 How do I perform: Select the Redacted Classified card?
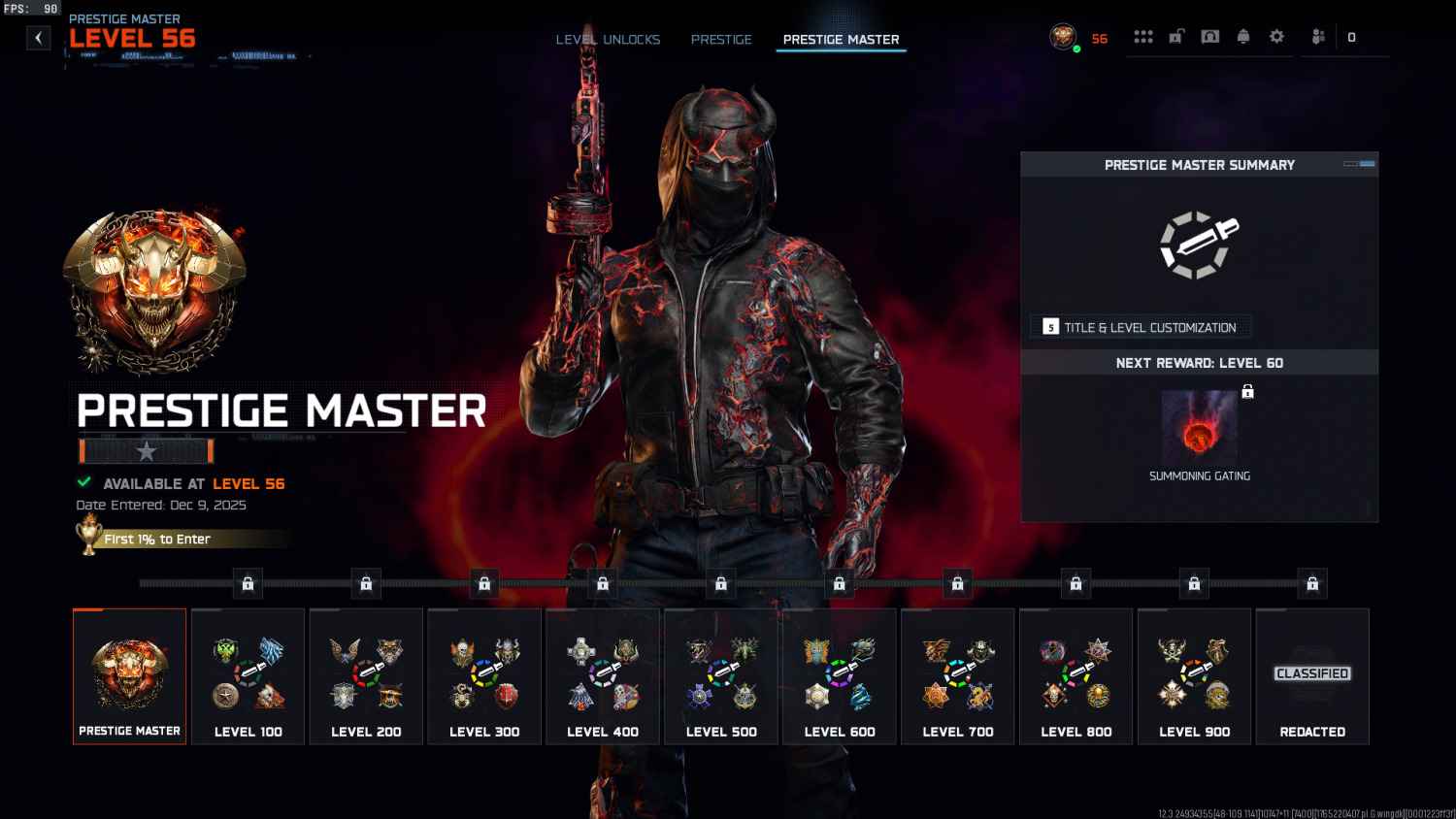click(1312, 676)
